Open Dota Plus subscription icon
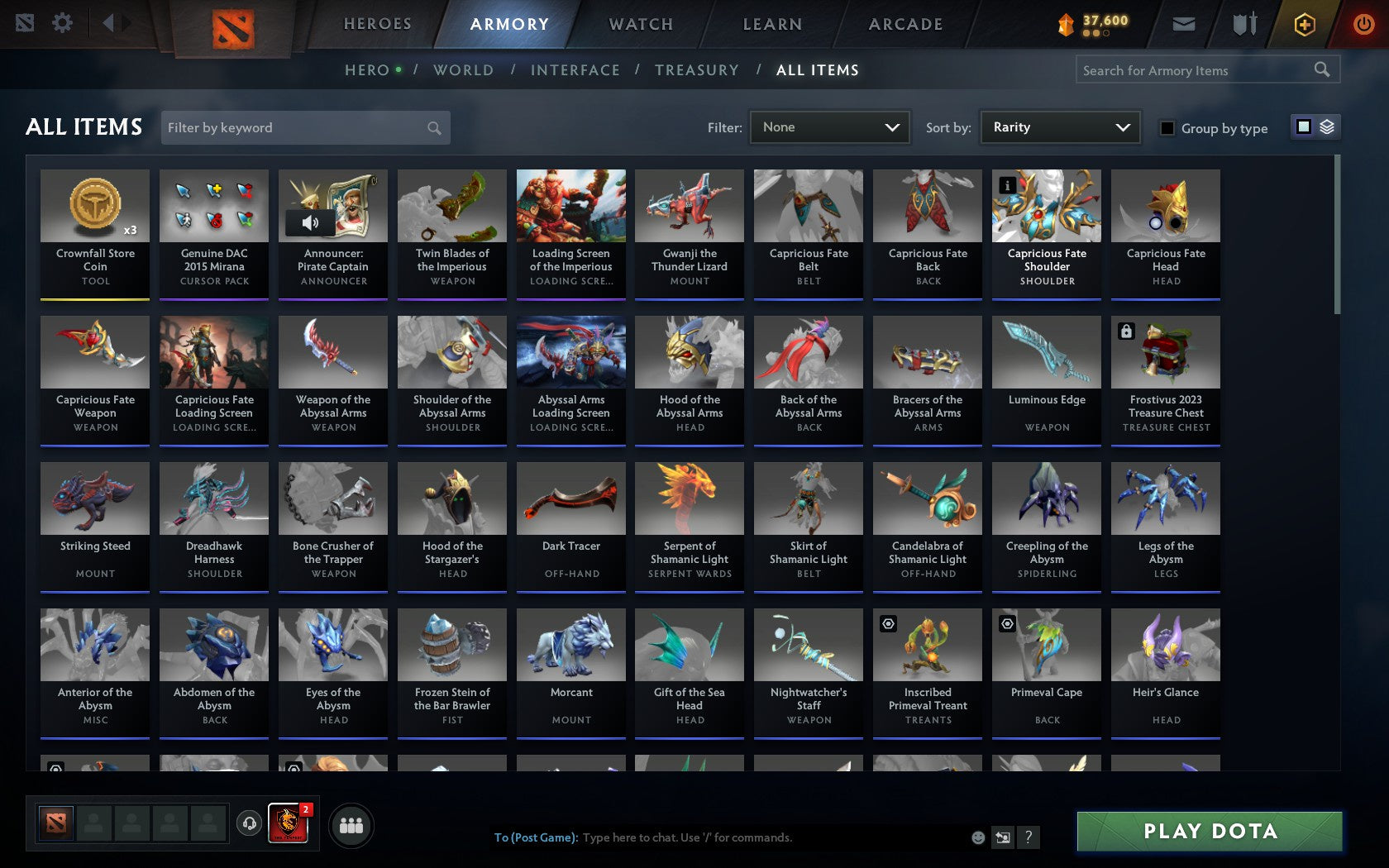Viewport: 1389px width, 868px height. [1304, 24]
